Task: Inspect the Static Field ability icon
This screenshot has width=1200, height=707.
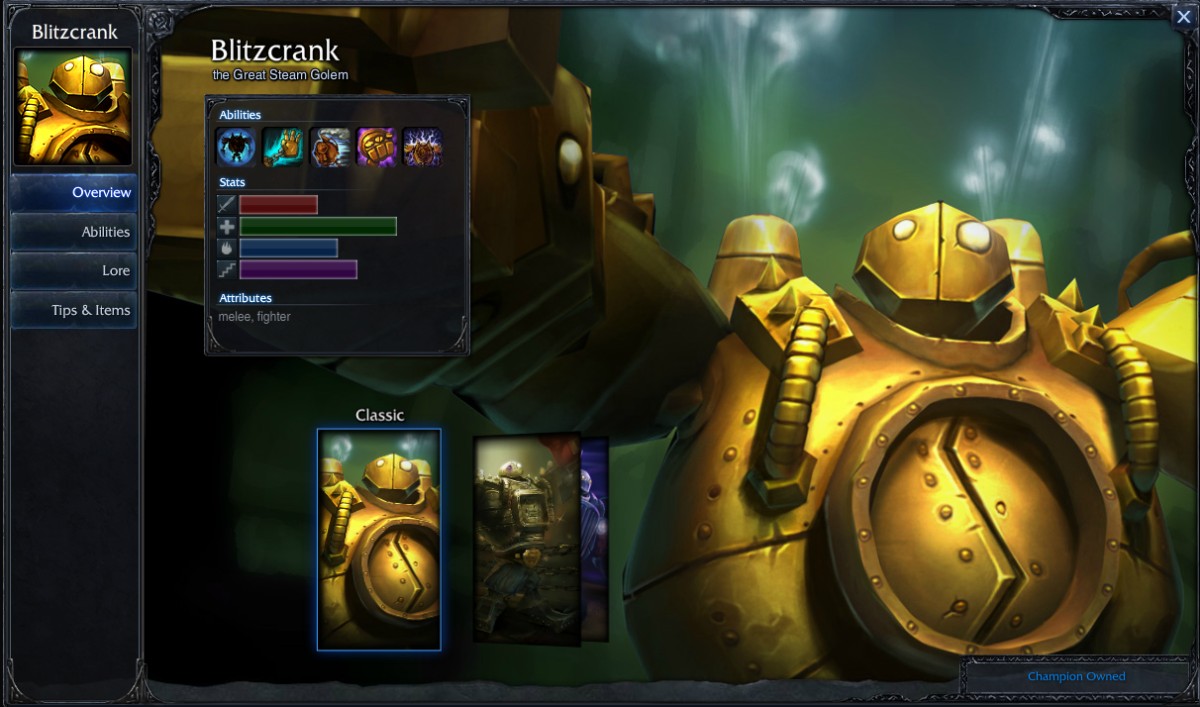Action: [x=422, y=147]
